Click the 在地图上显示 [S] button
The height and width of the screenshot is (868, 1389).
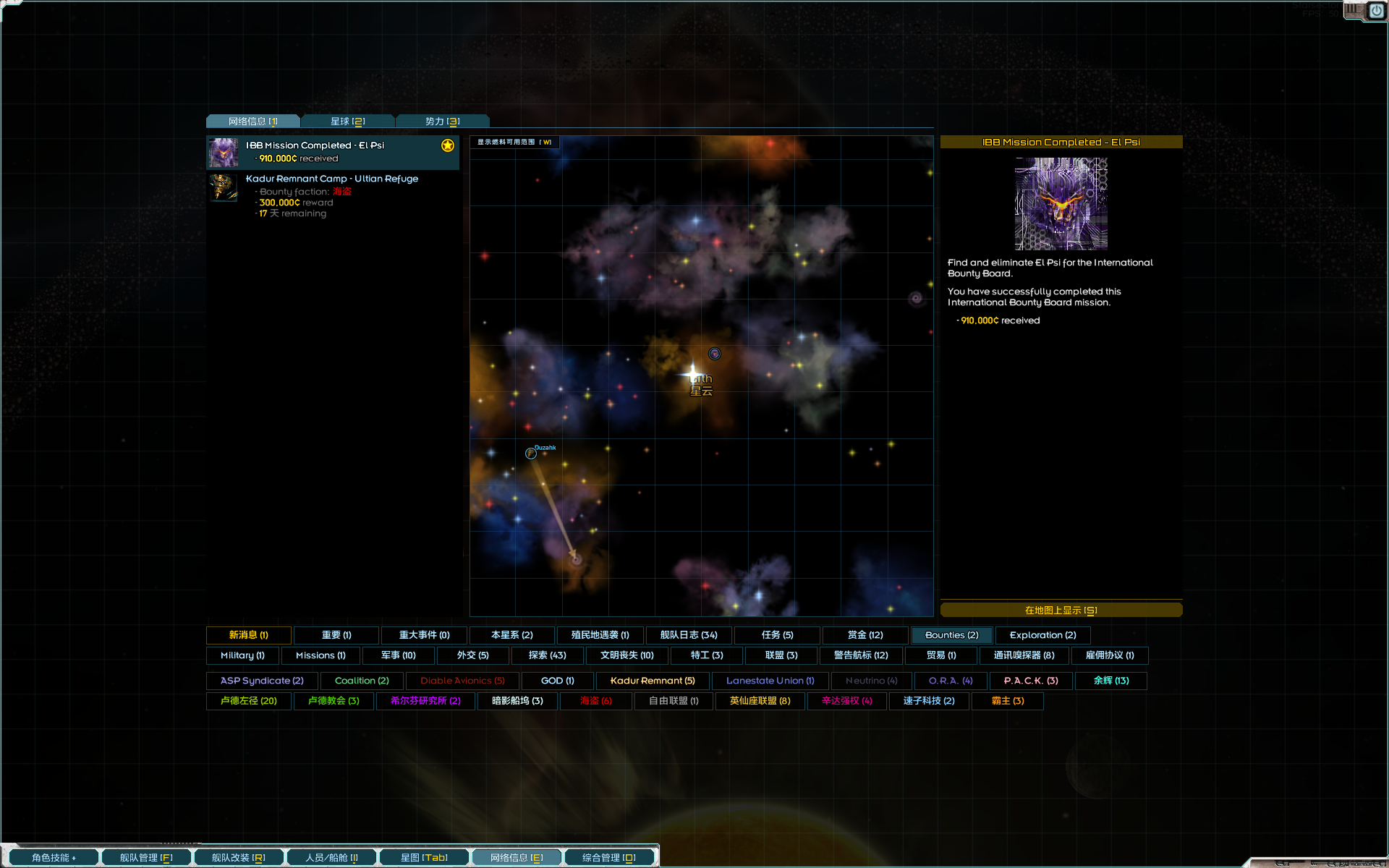click(x=1061, y=609)
